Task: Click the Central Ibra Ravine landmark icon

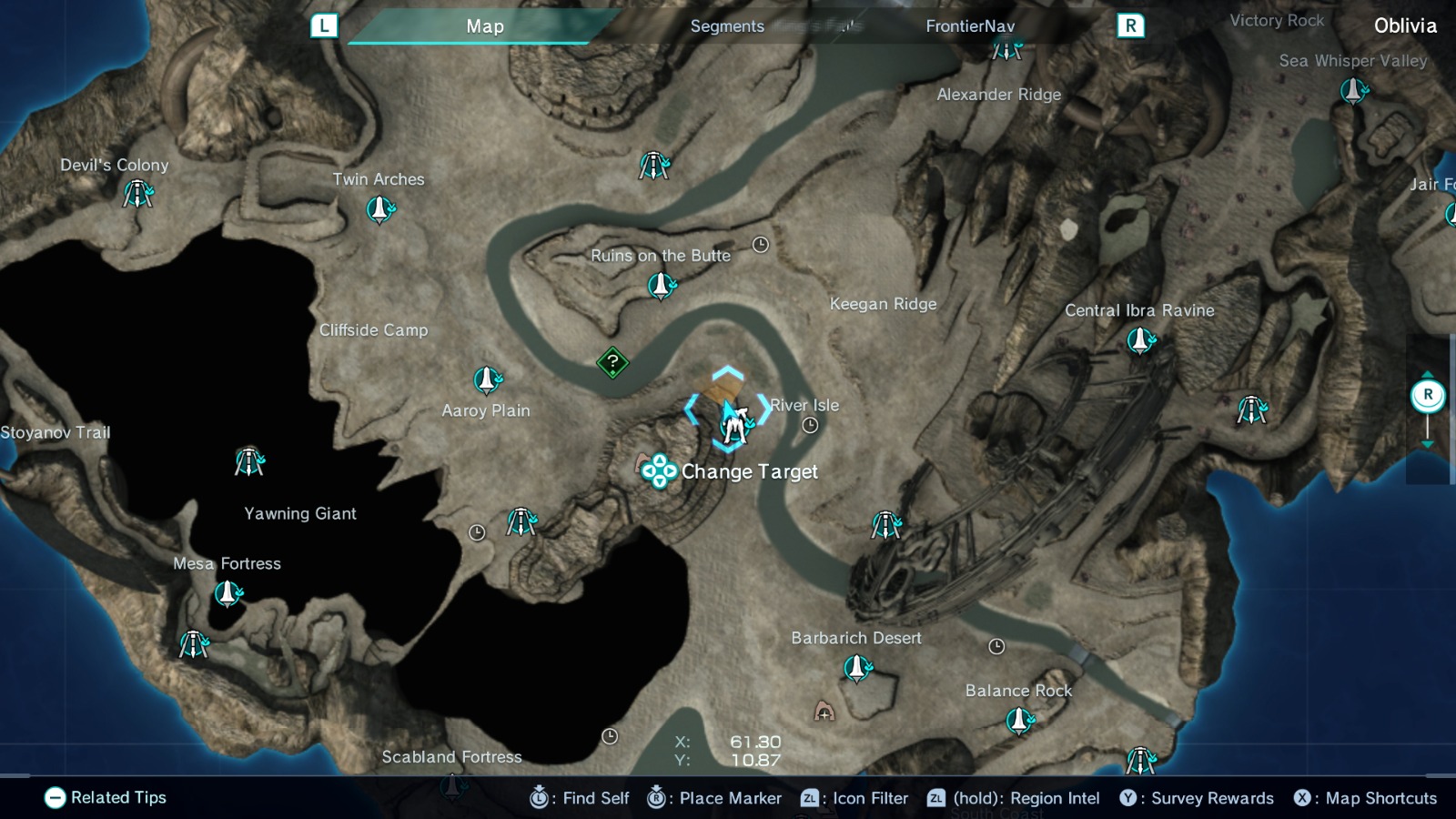Action: click(x=1139, y=342)
